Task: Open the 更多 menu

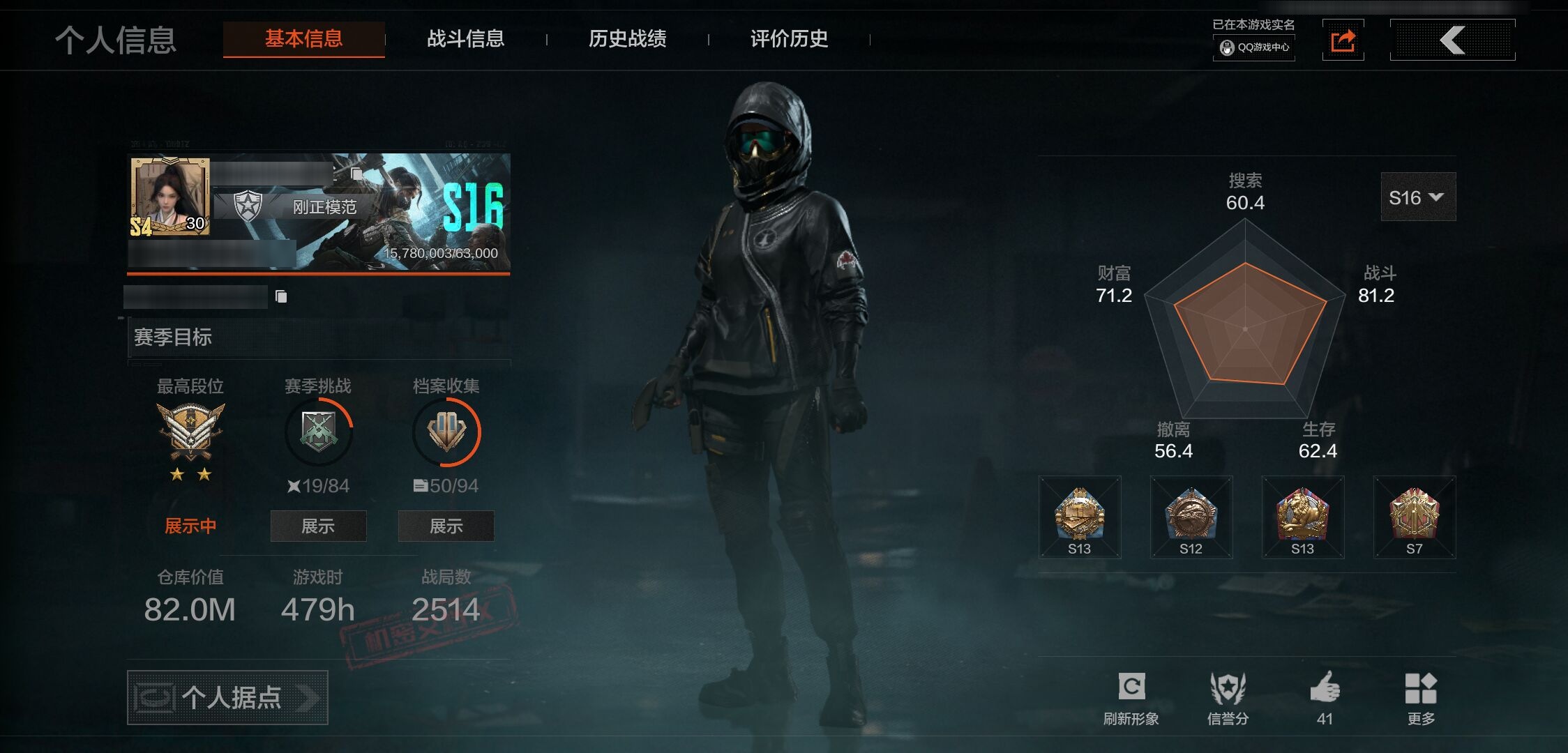Action: (1421, 697)
